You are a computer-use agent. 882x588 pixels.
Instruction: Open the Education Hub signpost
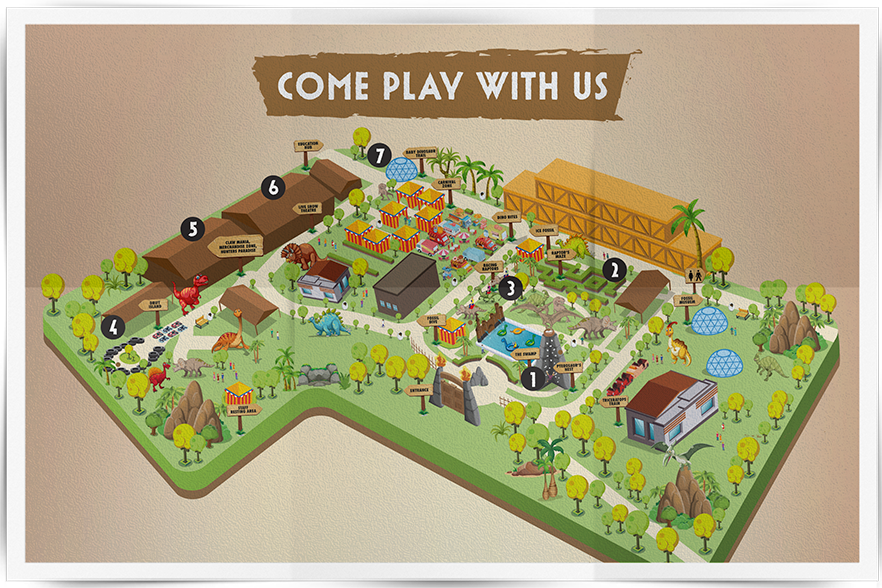click(x=306, y=146)
